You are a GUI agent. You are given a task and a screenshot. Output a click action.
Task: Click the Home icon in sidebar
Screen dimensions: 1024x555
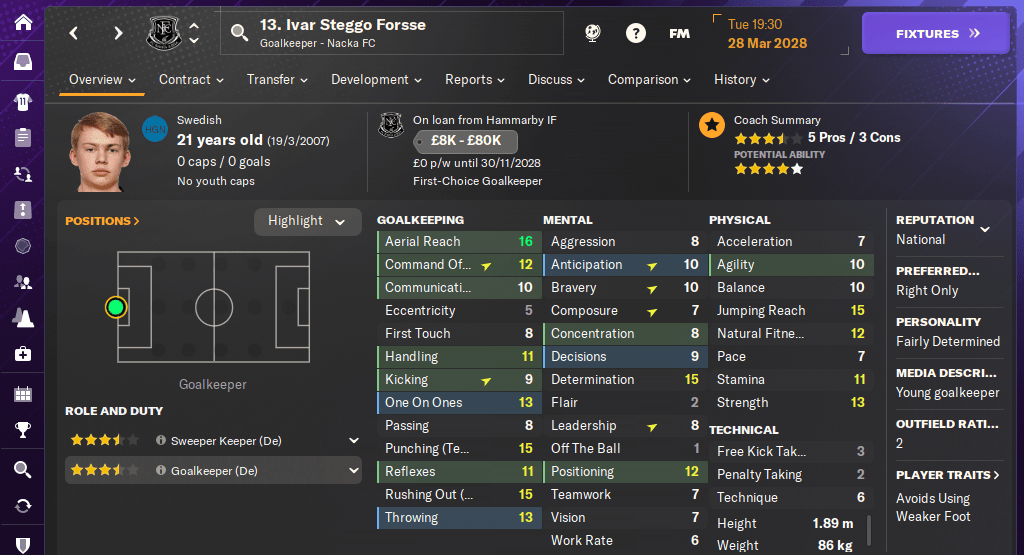coord(22,22)
